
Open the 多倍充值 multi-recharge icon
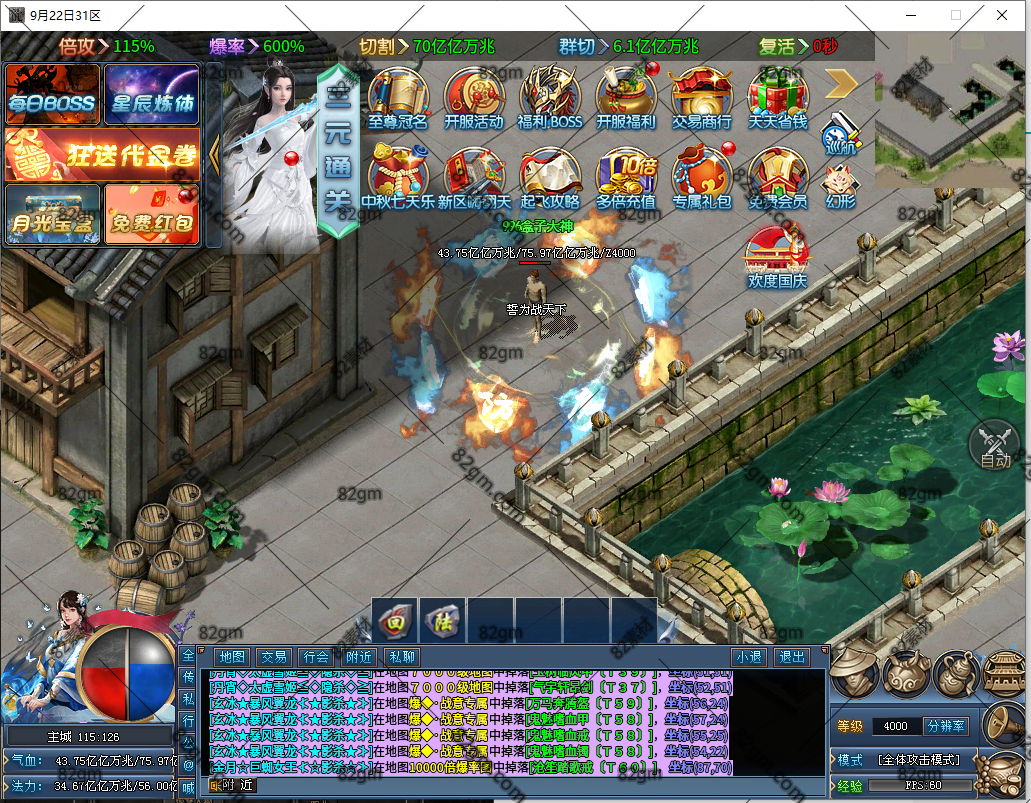(x=626, y=178)
